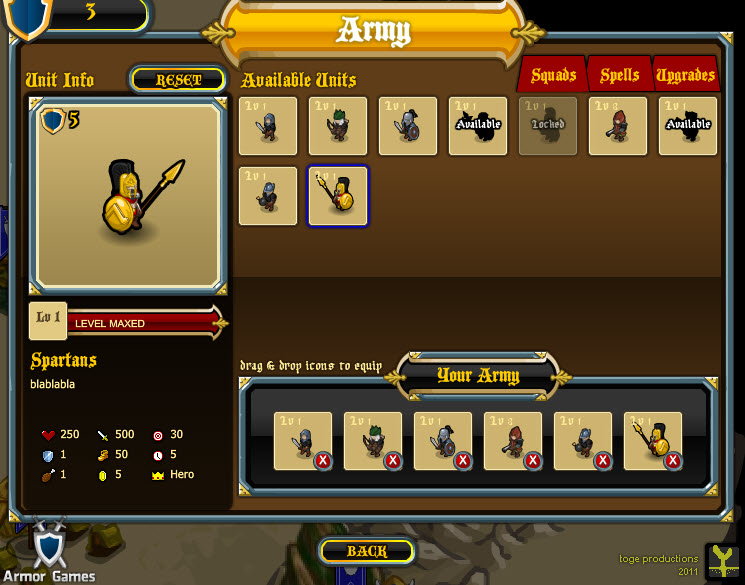Remove the Spartan from Your Army
This screenshot has width=745, height=585.
673,460
